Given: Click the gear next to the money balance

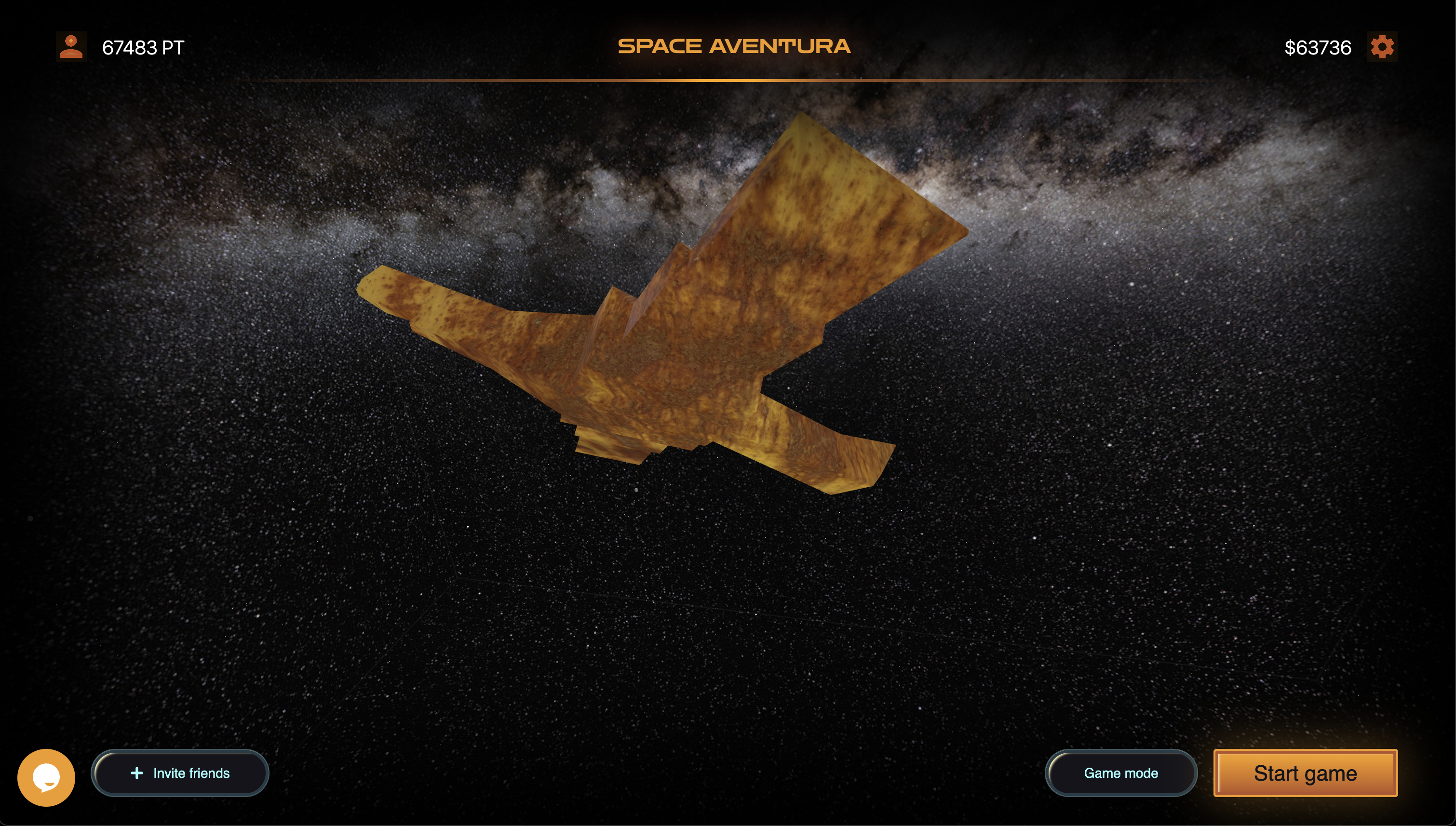Looking at the screenshot, I should [x=1383, y=47].
